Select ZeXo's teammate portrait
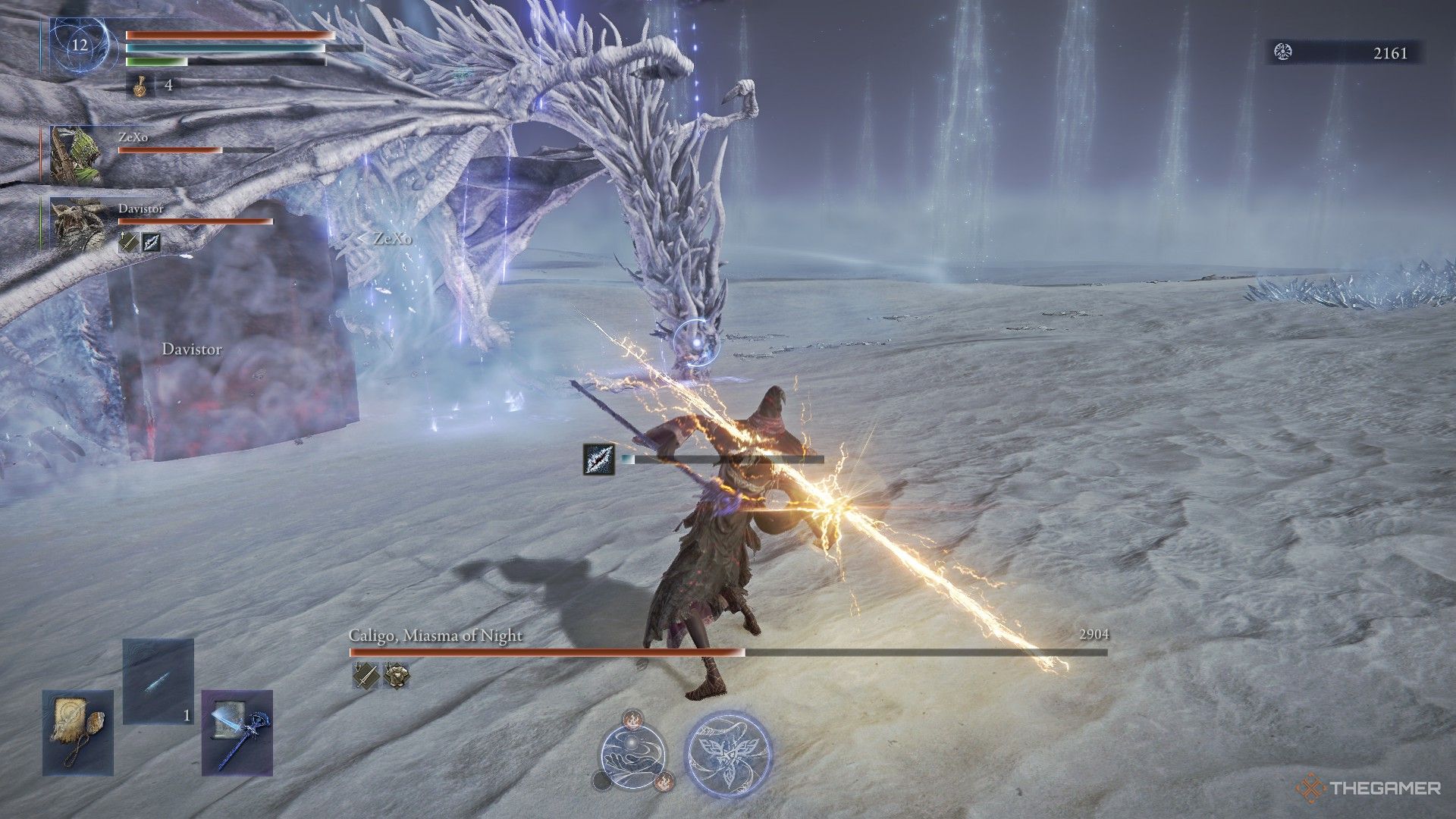The width and height of the screenshot is (1456, 819). coord(77,155)
